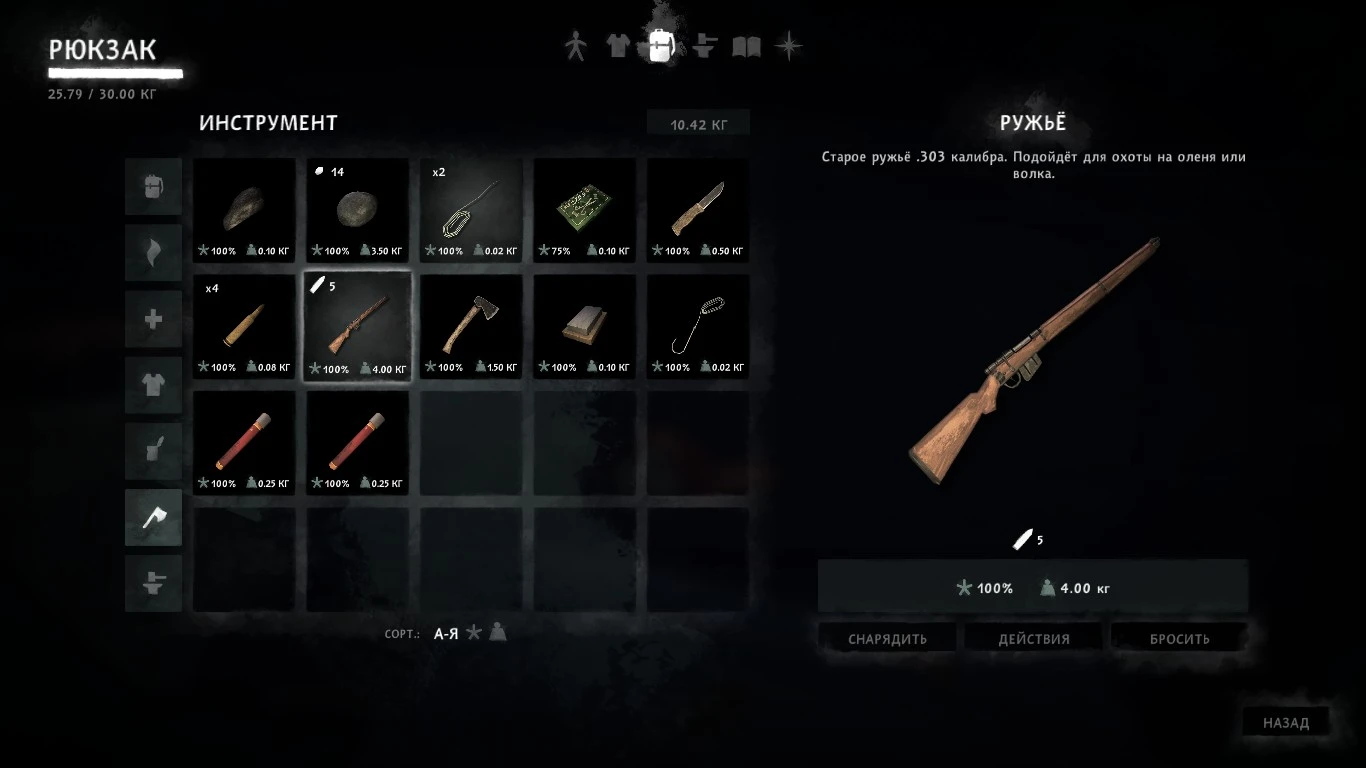Equip the rifle via СНАРЯДИТЬ button
Screen dimensions: 1366x768
pyautogui.click(x=887, y=637)
